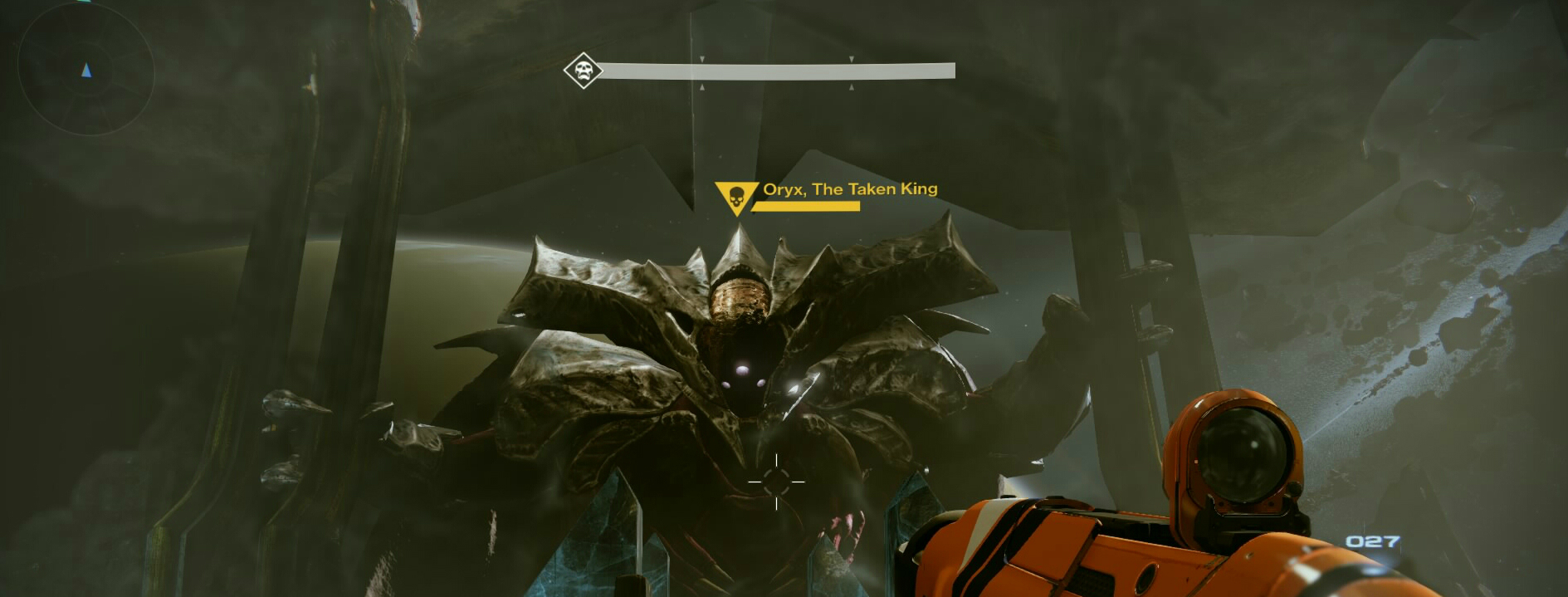Click Oryx's yellow skull target marker
The width and height of the screenshot is (1568, 597).
(x=735, y=198)
